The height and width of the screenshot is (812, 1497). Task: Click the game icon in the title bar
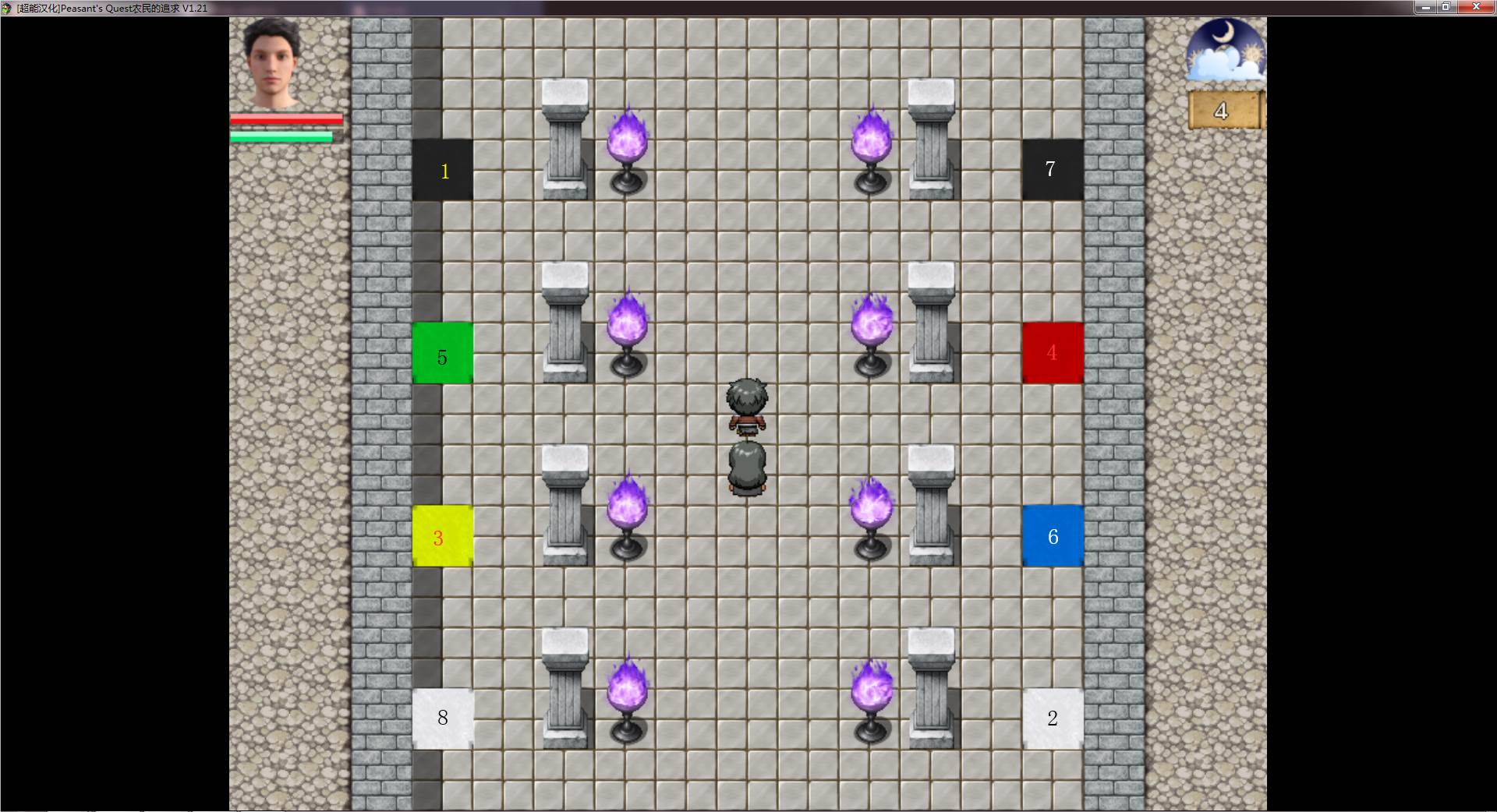tap(8, 7)
